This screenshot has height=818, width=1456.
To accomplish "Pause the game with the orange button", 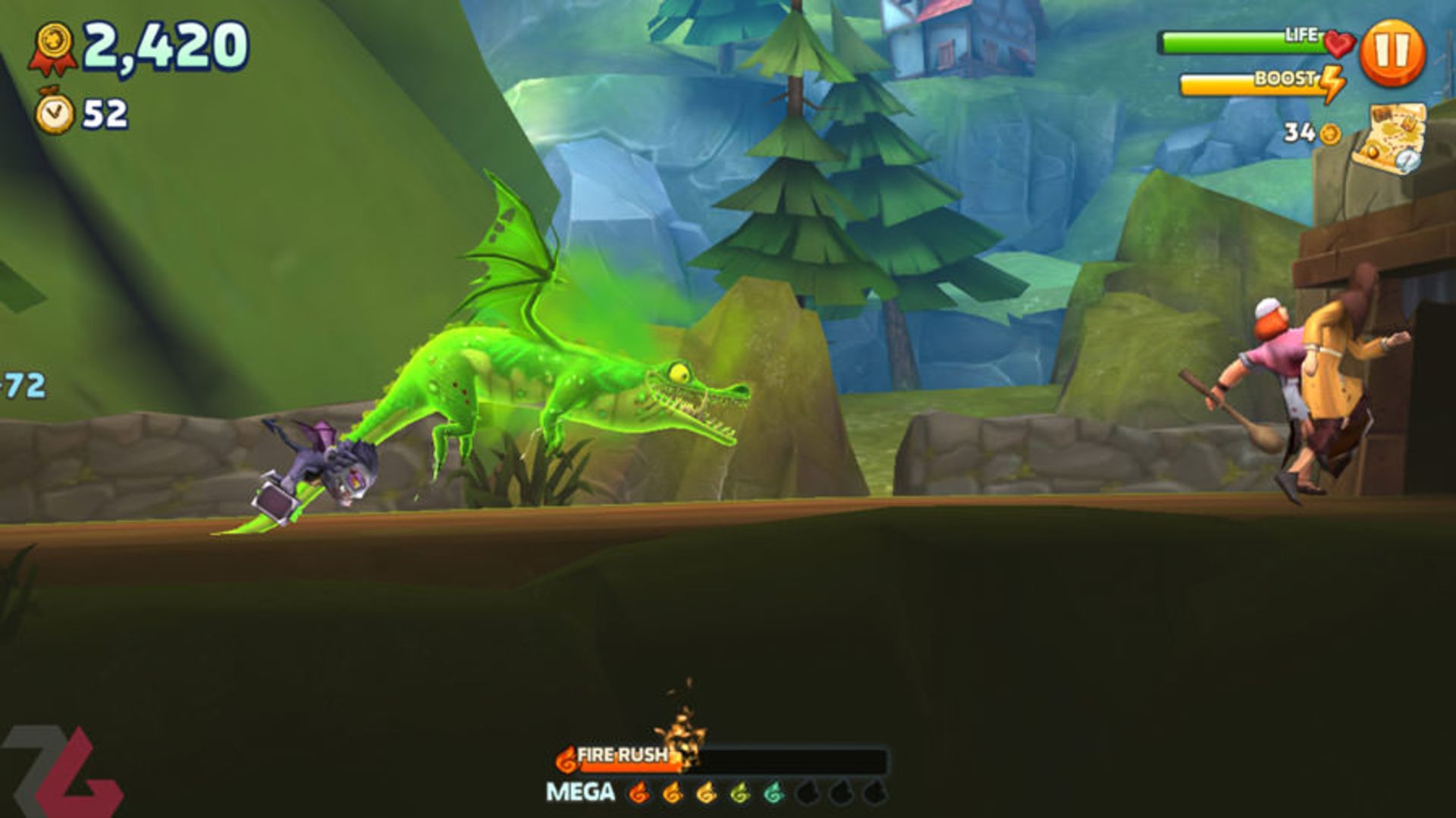I will pos(1392,53).
